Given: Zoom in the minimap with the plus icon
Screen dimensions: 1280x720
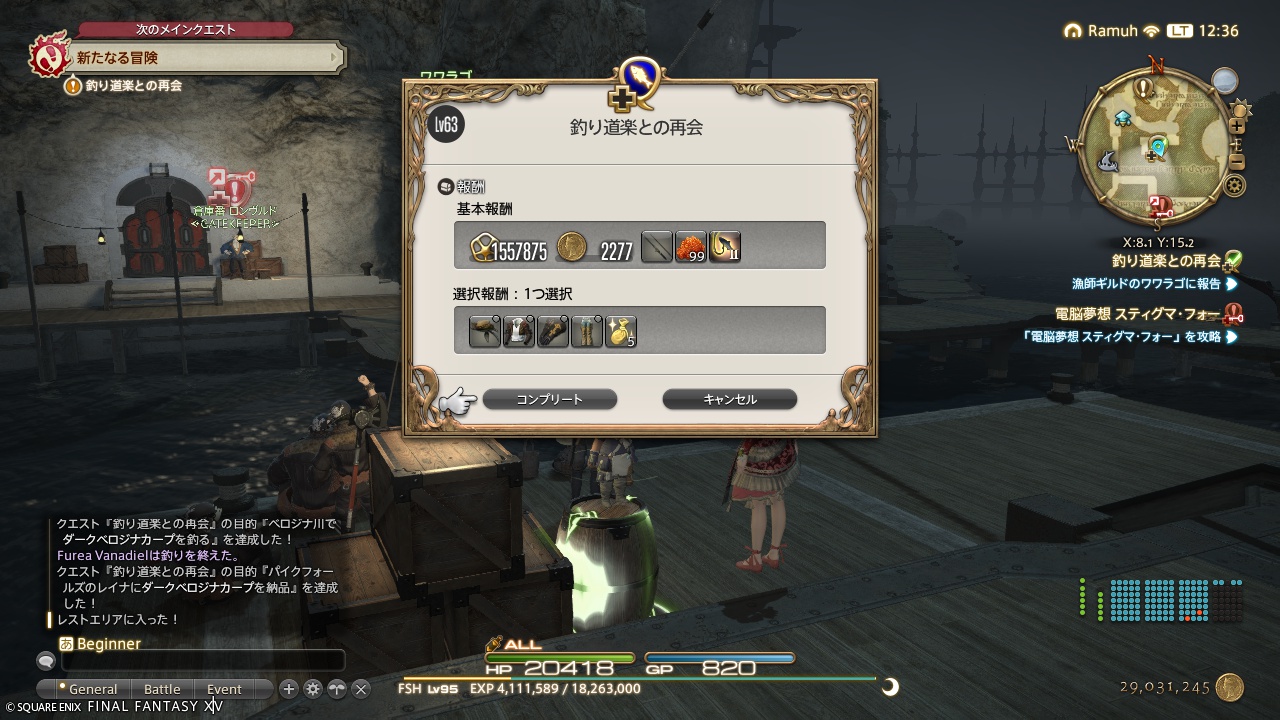Looking at the screenshot, I should pyautogui.click(x=1238, y=125).
